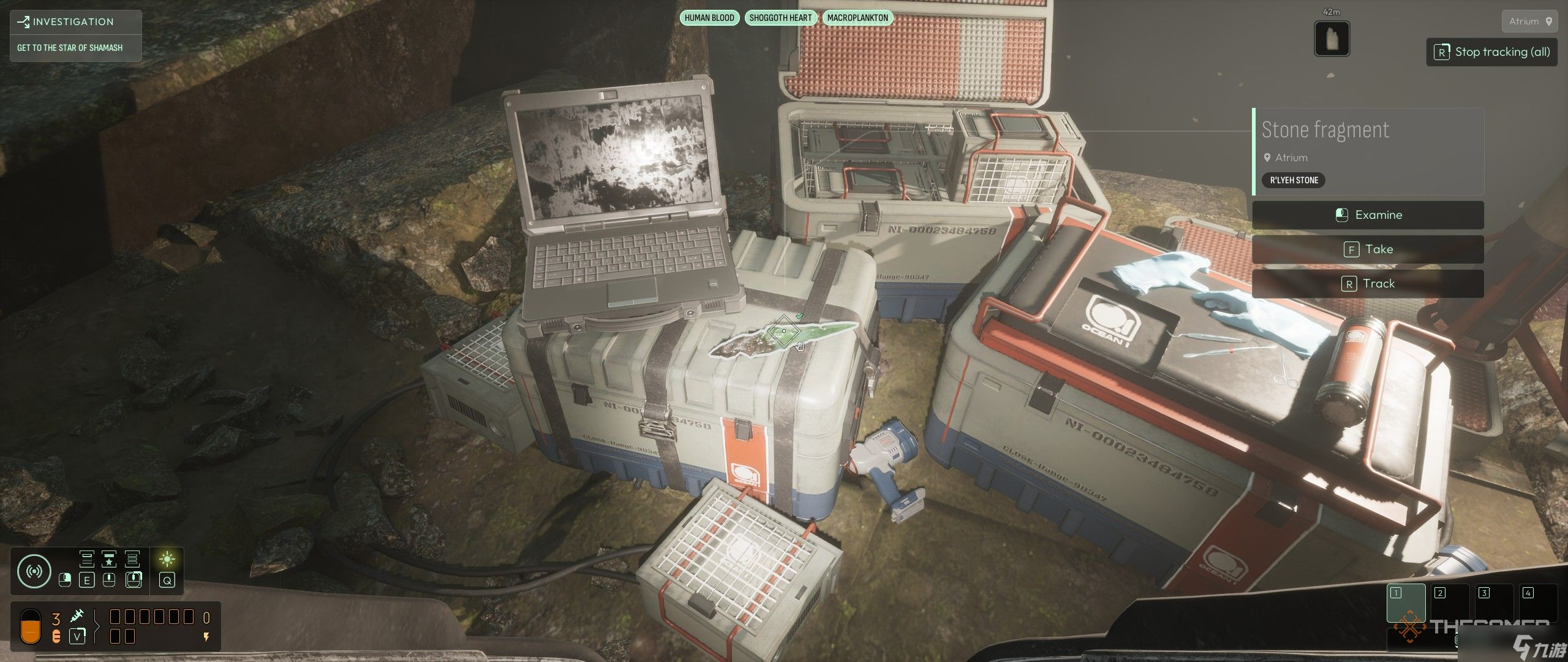The width and height of the screenshot is (1568, 662).
Task: Click the R'LYEH STONE tag
Action: (x=1294, y=180)
